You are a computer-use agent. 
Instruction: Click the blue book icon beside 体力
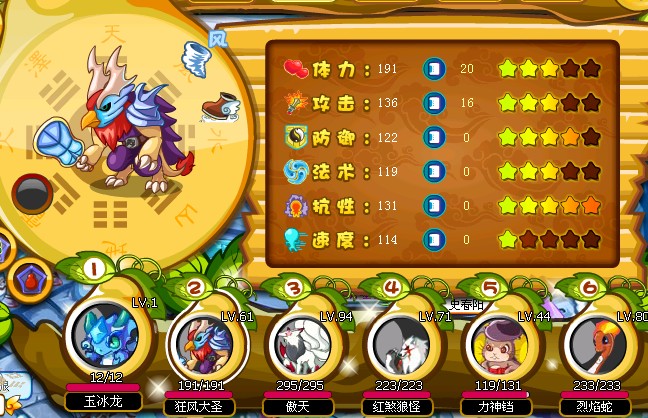pyautogui.click(x=434, y=69)
